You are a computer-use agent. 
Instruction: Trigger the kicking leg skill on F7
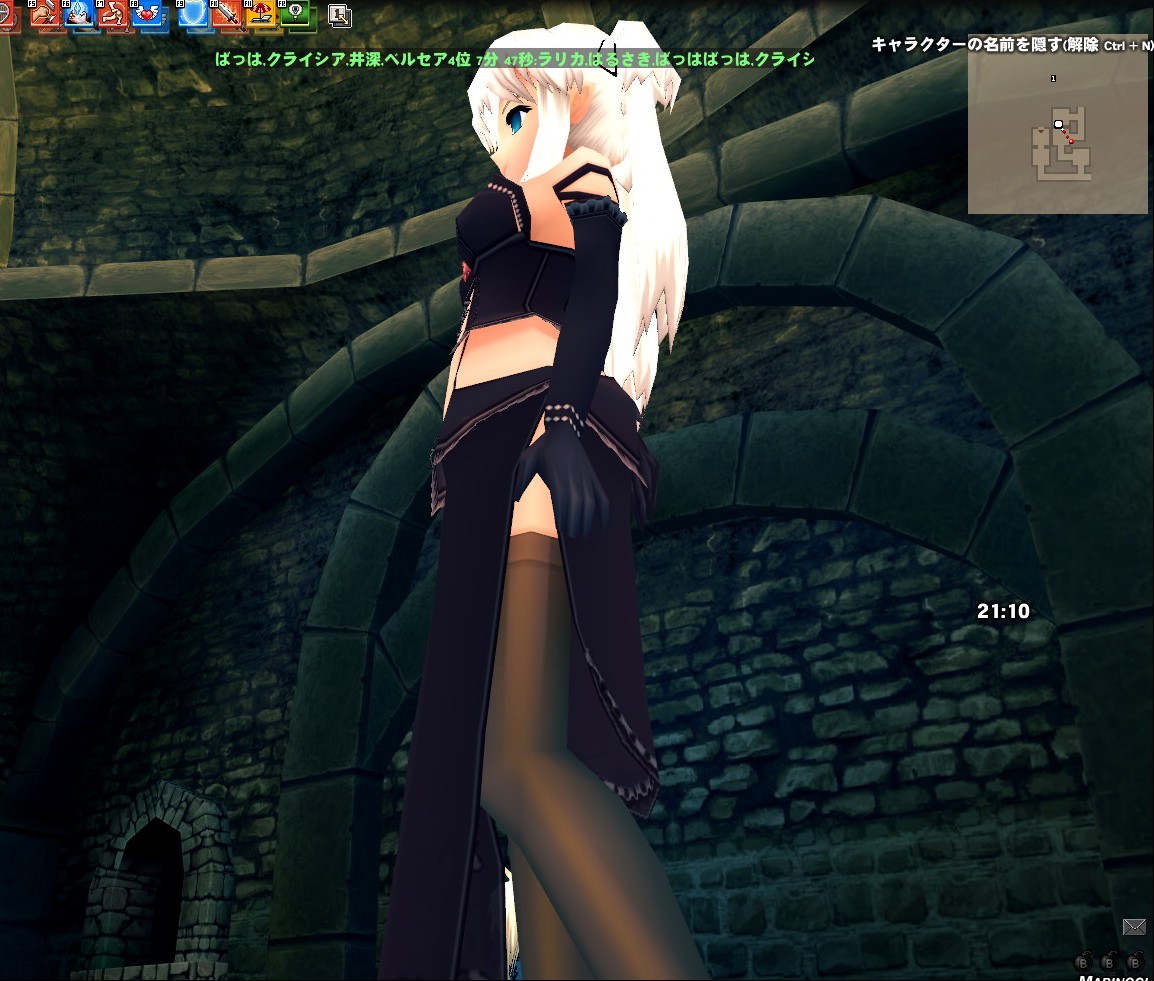(x=115, y=14)
